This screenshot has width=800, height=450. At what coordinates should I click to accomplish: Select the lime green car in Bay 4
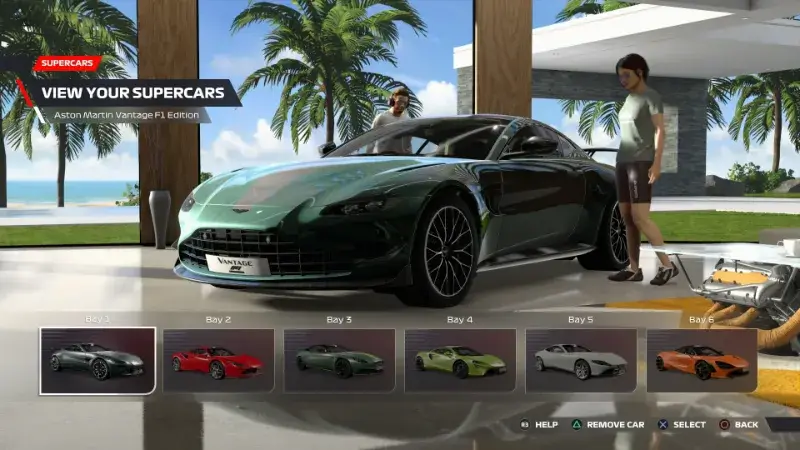pos(460,360)
